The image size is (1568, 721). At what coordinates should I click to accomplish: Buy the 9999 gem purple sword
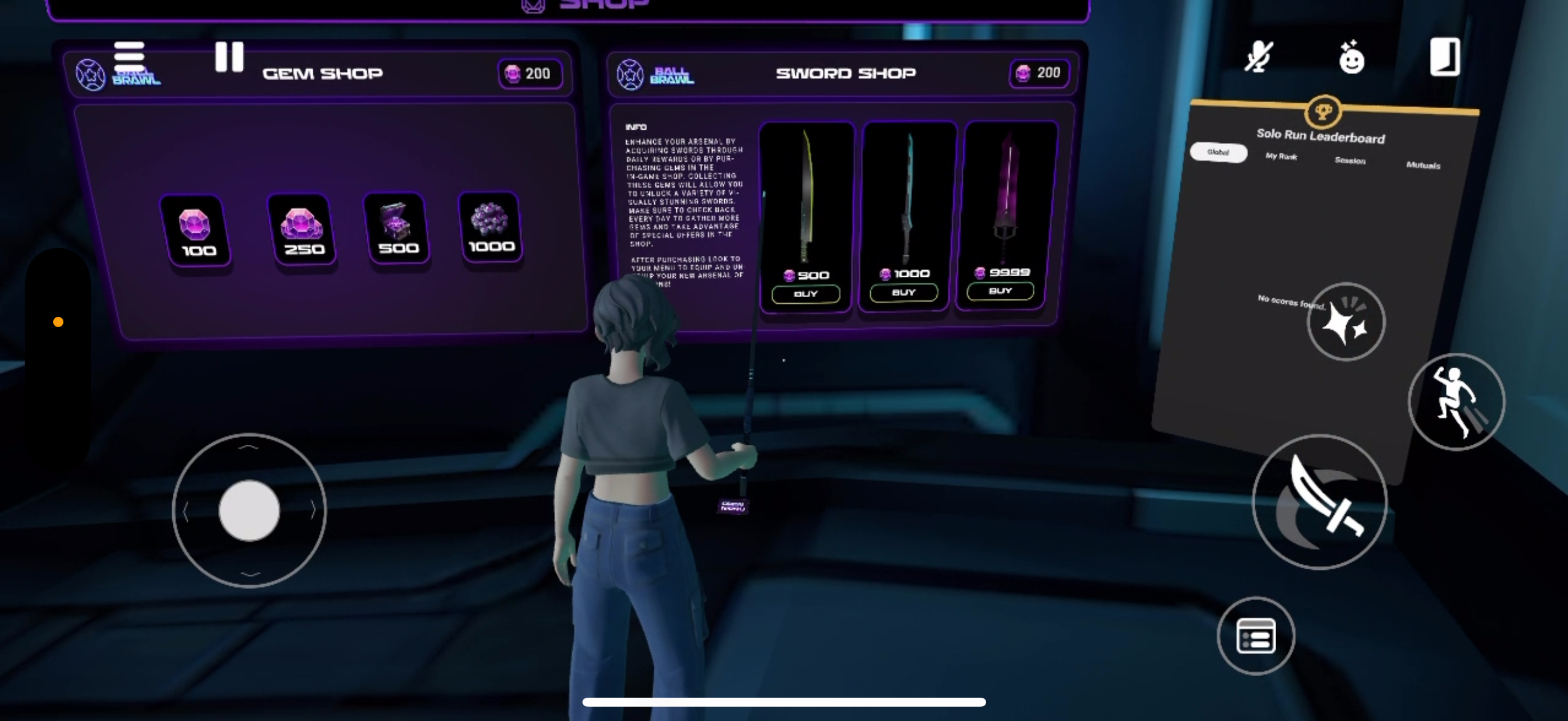[x=1000, y=291]
